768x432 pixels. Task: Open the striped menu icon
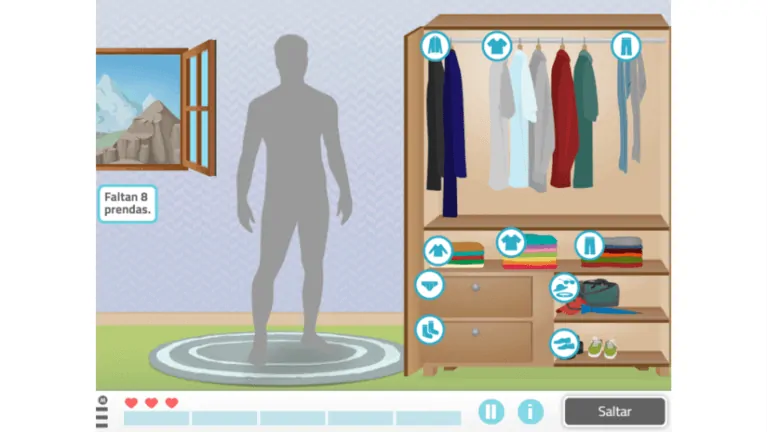click(102, 413)
